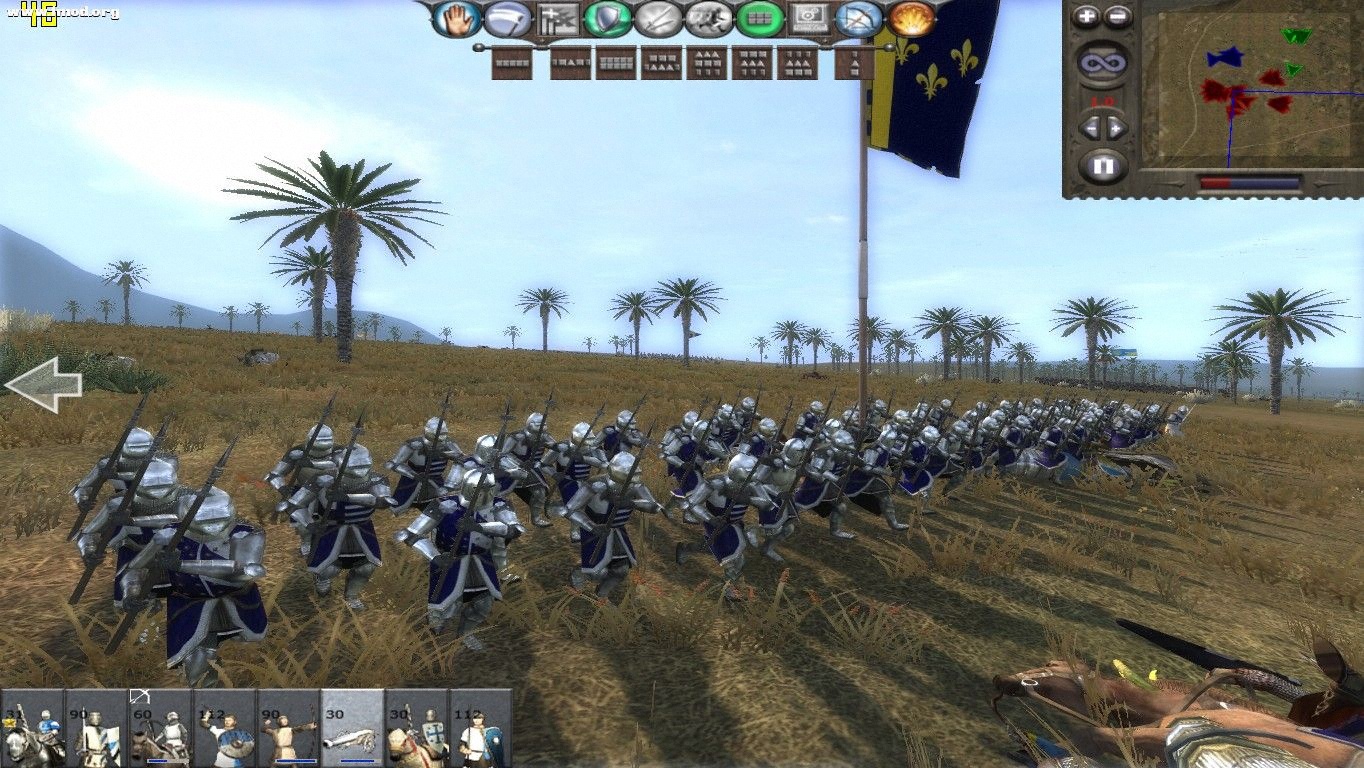Click the minimap zoom-in plus button

click(x=1086, y=15)
